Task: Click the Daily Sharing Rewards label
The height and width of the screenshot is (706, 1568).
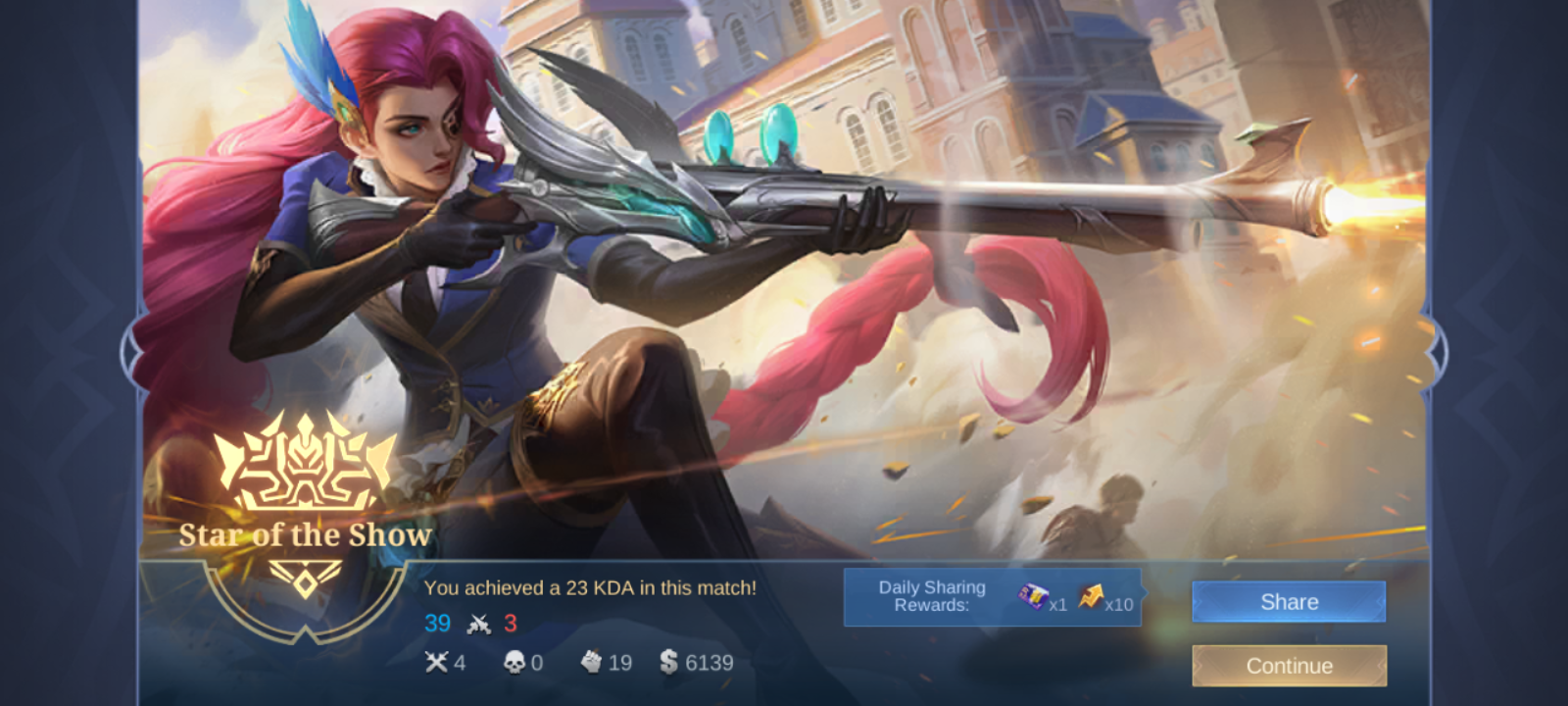Action: coord(932,595)
